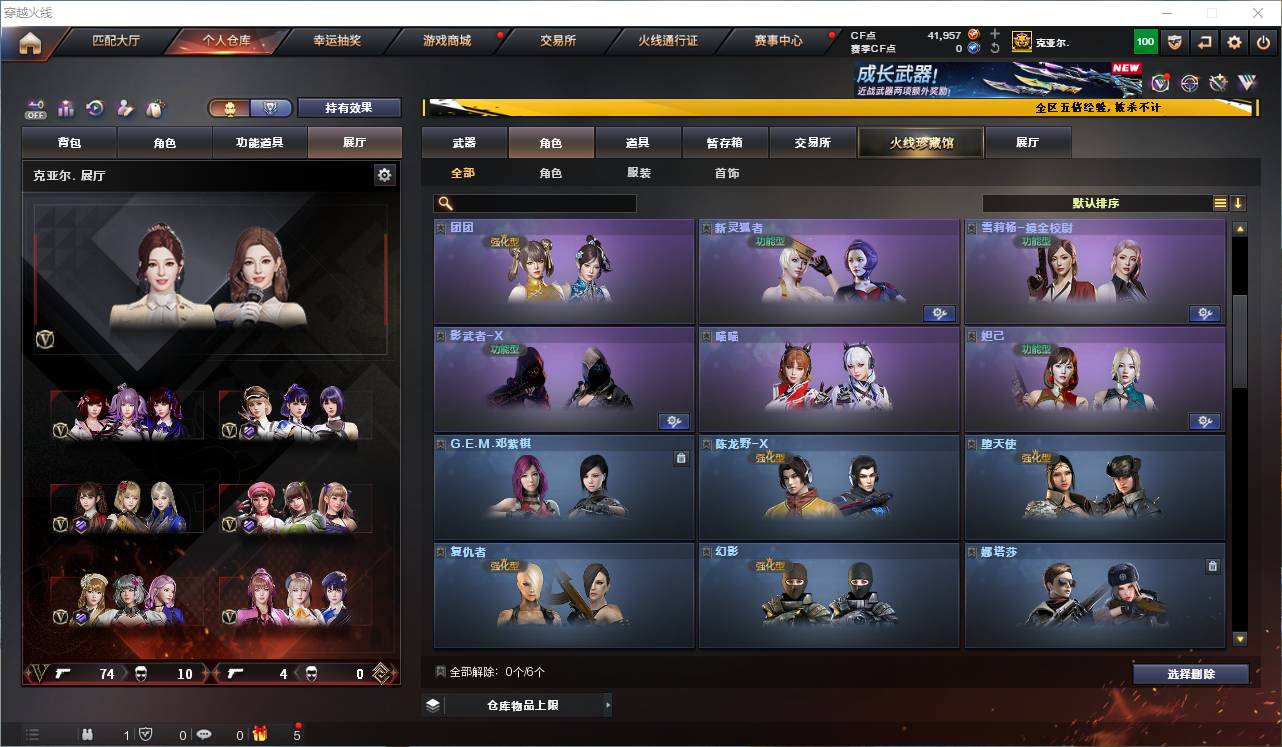
Task: Switch to the 武器 tab
Action: [463, 142]
